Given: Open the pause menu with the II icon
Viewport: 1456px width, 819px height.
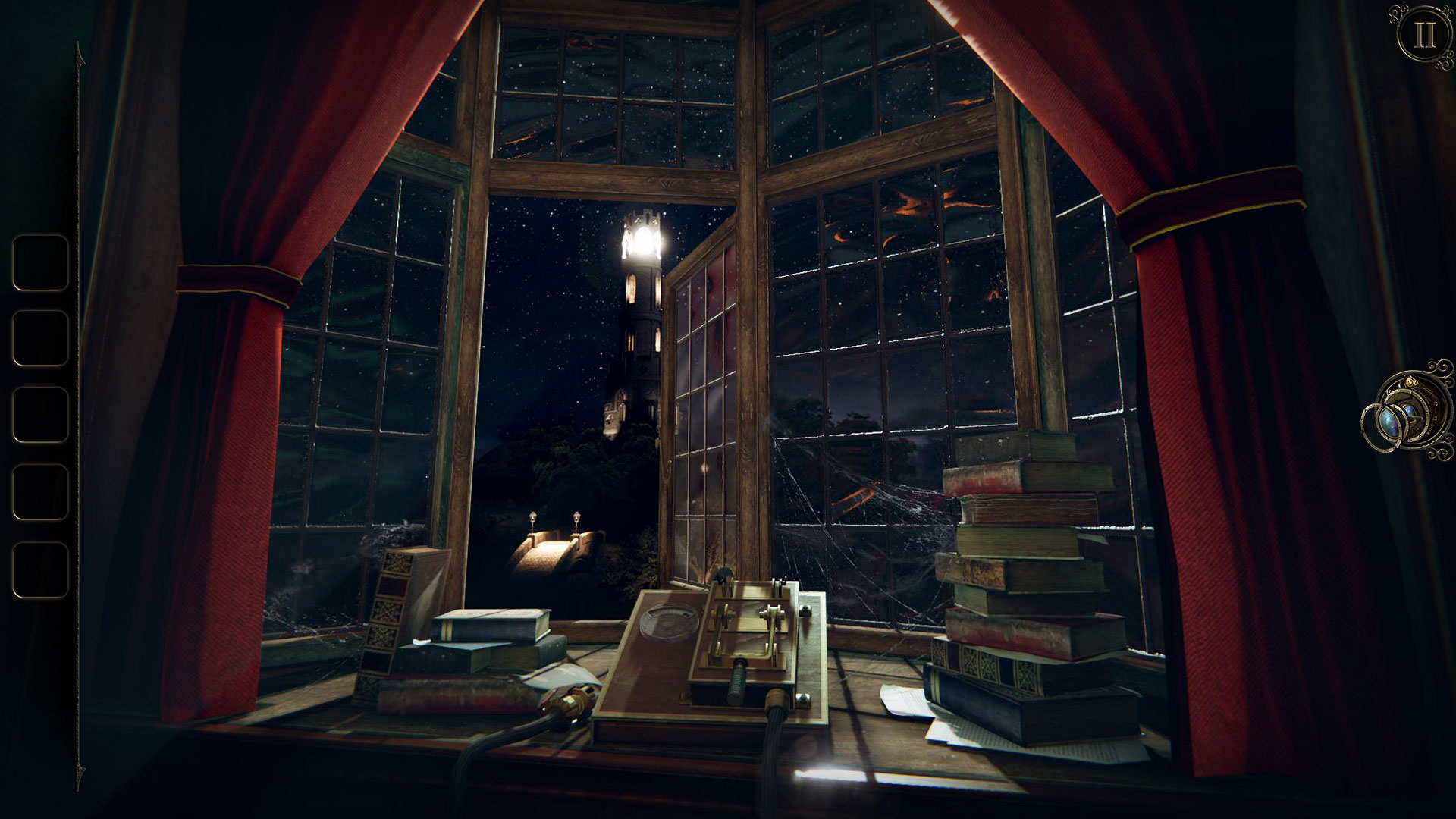Looking at the screenshot, I should (1424, 32).
